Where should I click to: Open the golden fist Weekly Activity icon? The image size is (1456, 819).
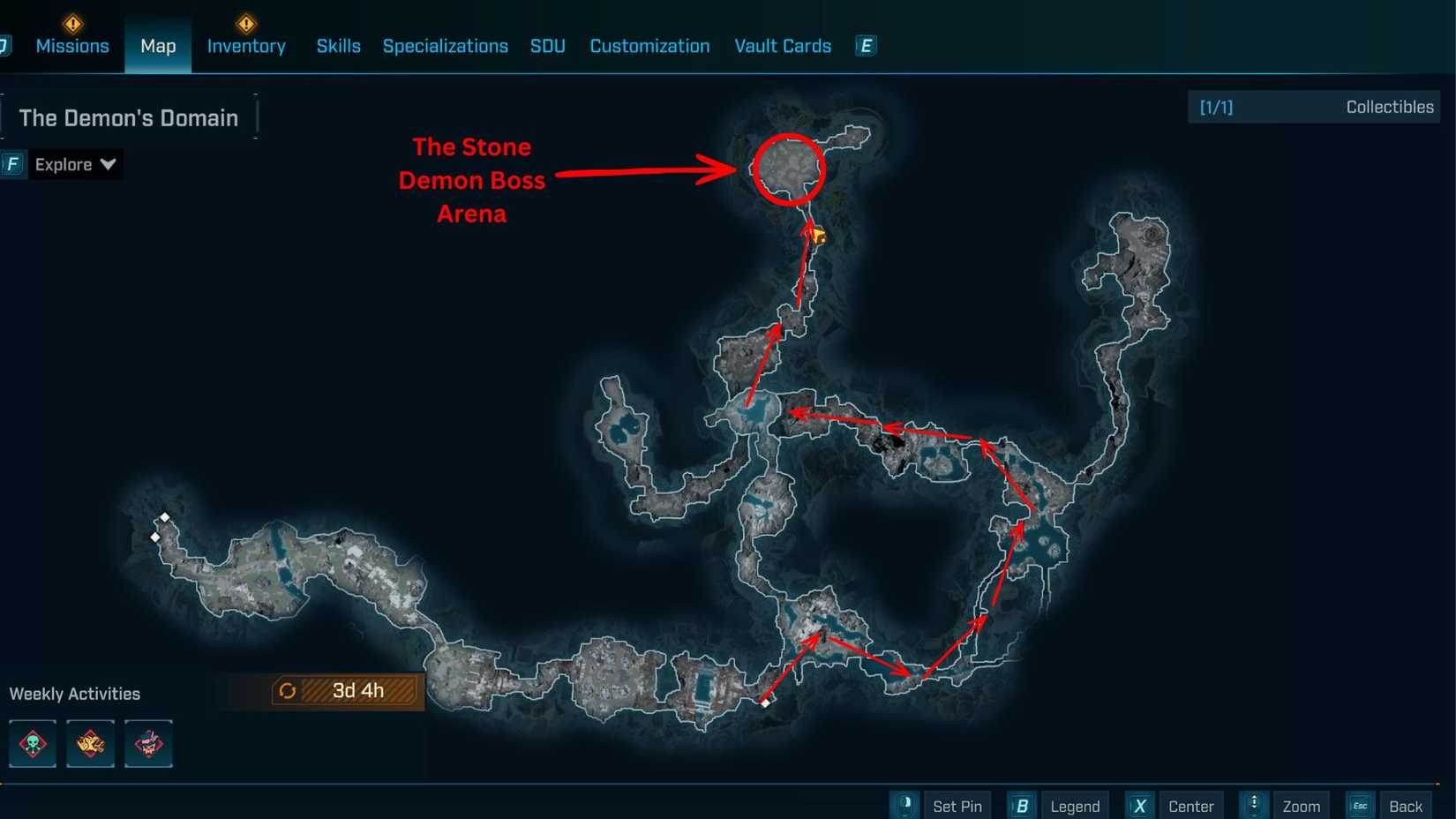point(90,744)
